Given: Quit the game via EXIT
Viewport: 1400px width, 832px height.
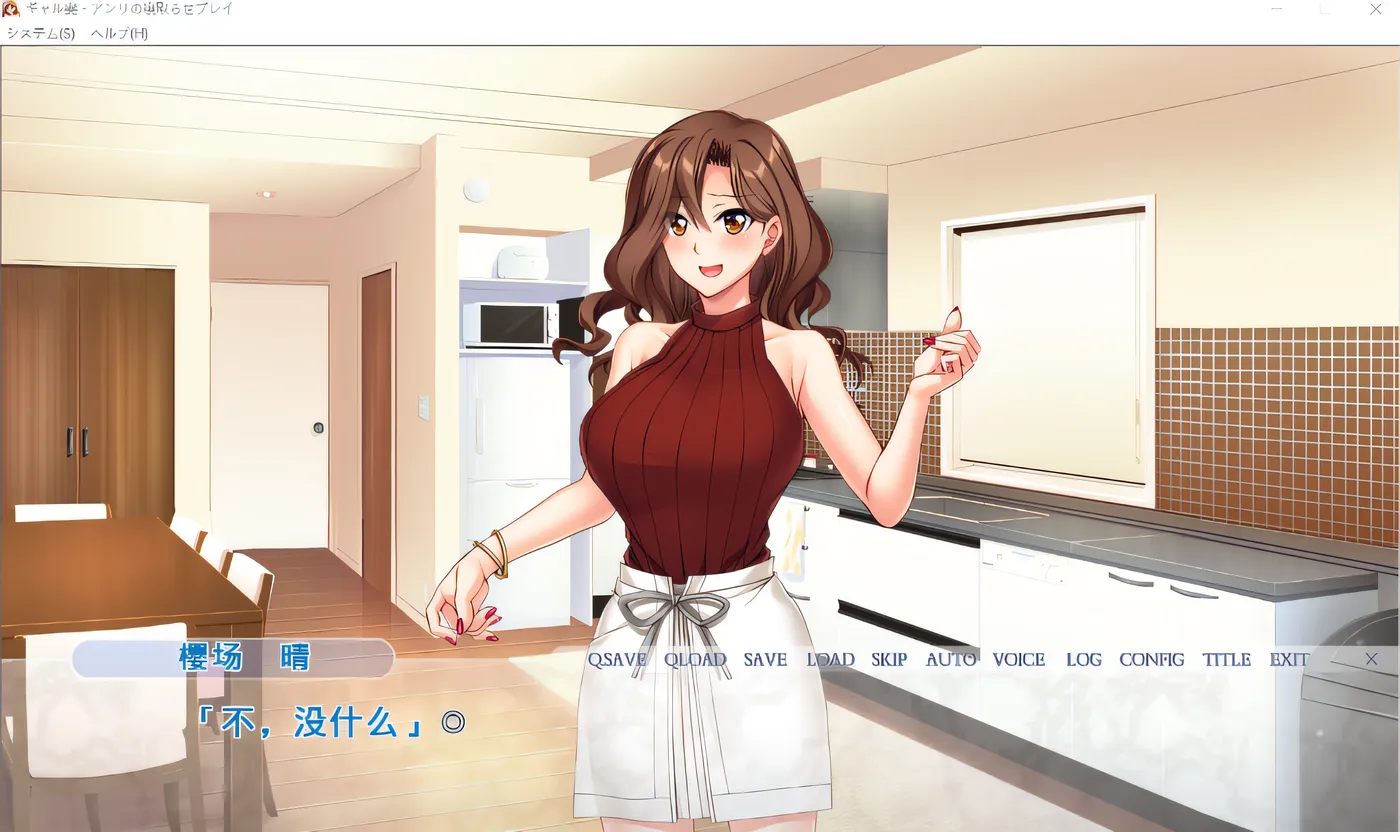Looking at the screenshot, I should [x=1290, y=659].
